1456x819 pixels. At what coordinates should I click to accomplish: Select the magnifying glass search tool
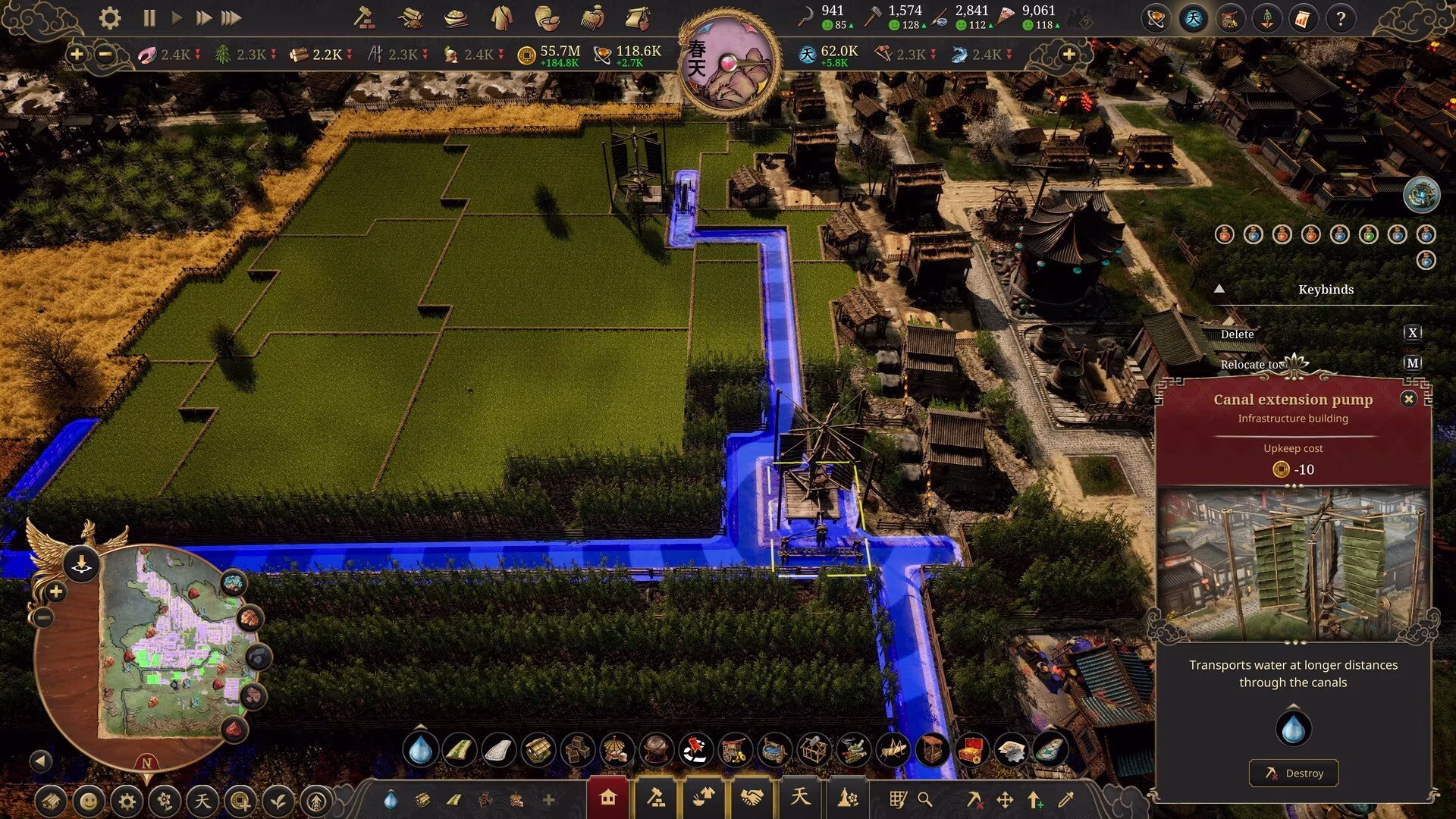coord(924,799)
